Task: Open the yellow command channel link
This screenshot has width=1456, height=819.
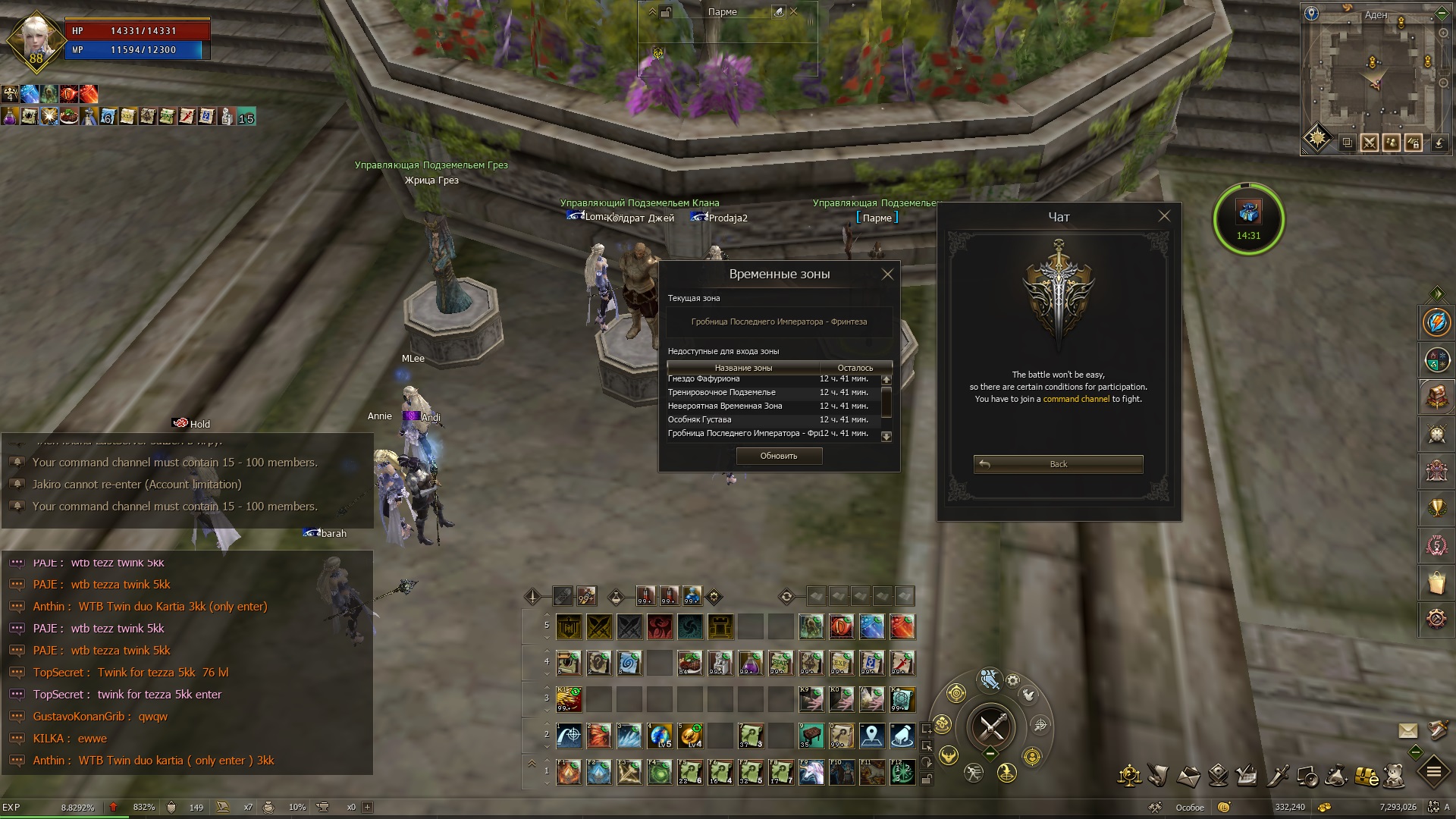Action: pyautogui.click(x=1076, y=399)
